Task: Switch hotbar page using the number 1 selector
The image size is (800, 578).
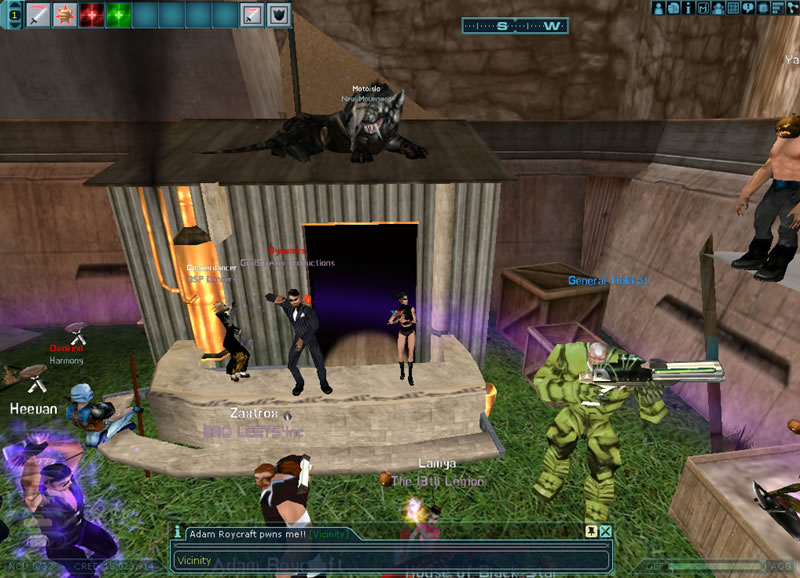Action: (13, 15)
